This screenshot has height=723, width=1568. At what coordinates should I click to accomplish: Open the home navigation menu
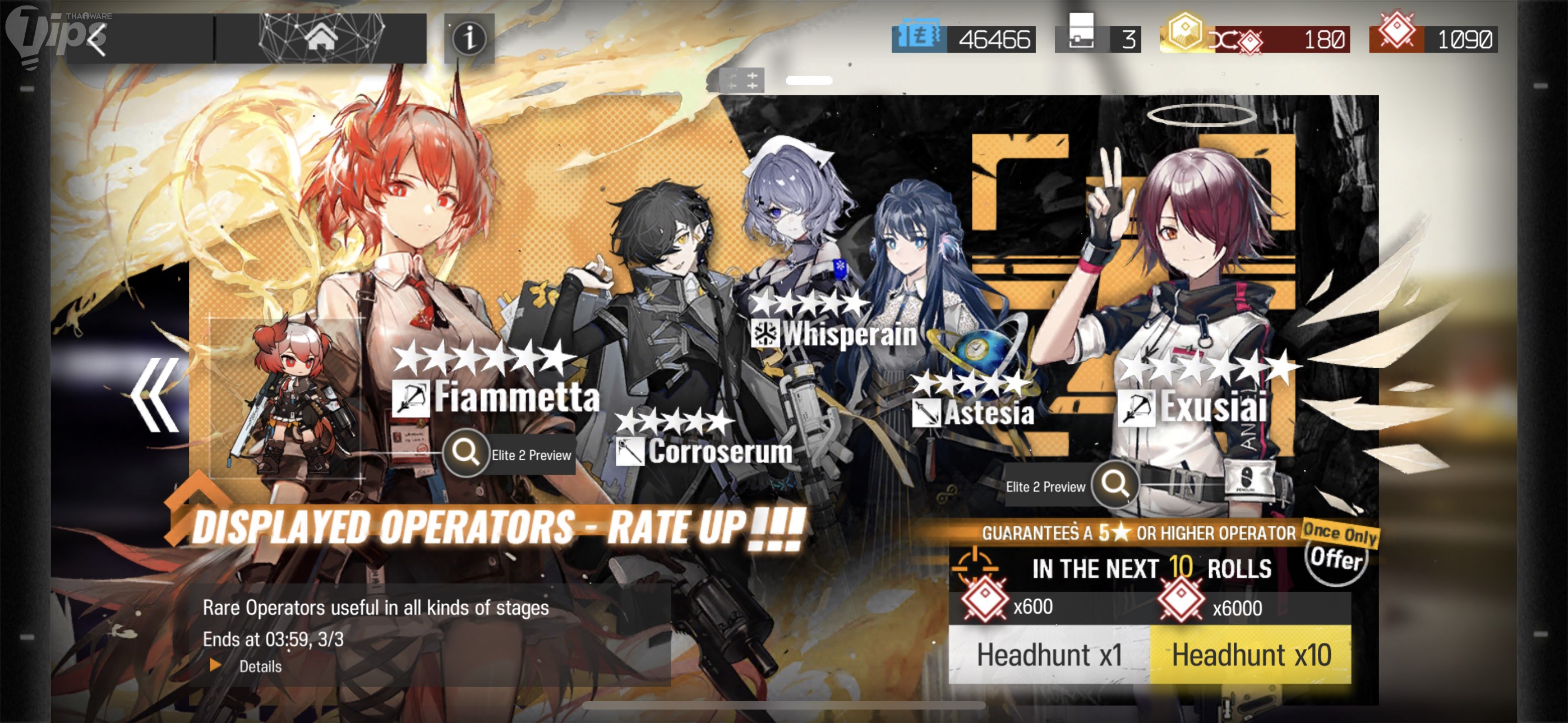point(321,38)
